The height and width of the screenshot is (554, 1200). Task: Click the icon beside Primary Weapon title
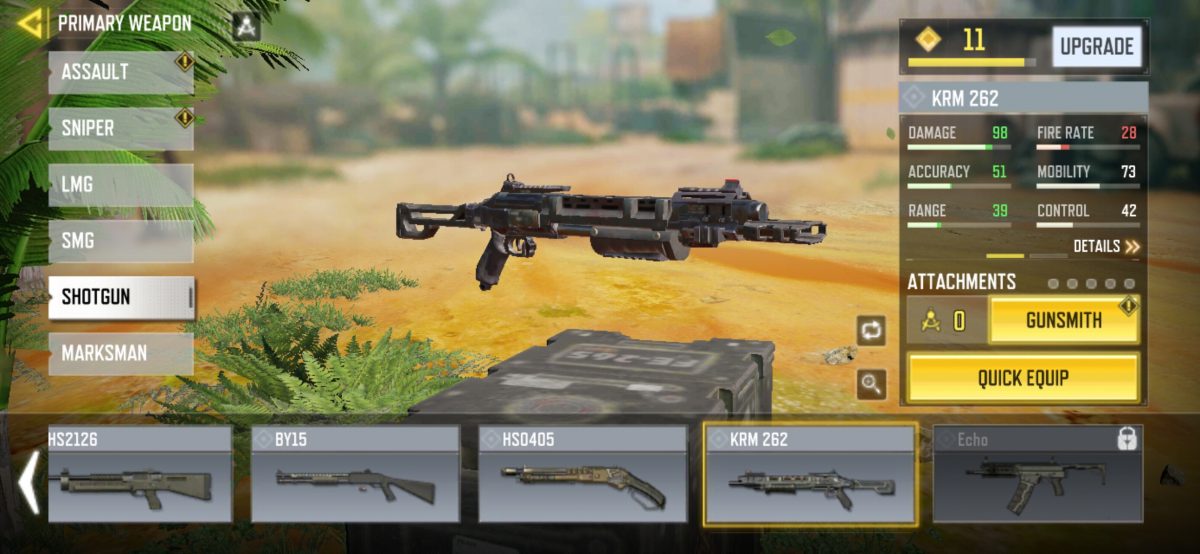coord(245,25)
